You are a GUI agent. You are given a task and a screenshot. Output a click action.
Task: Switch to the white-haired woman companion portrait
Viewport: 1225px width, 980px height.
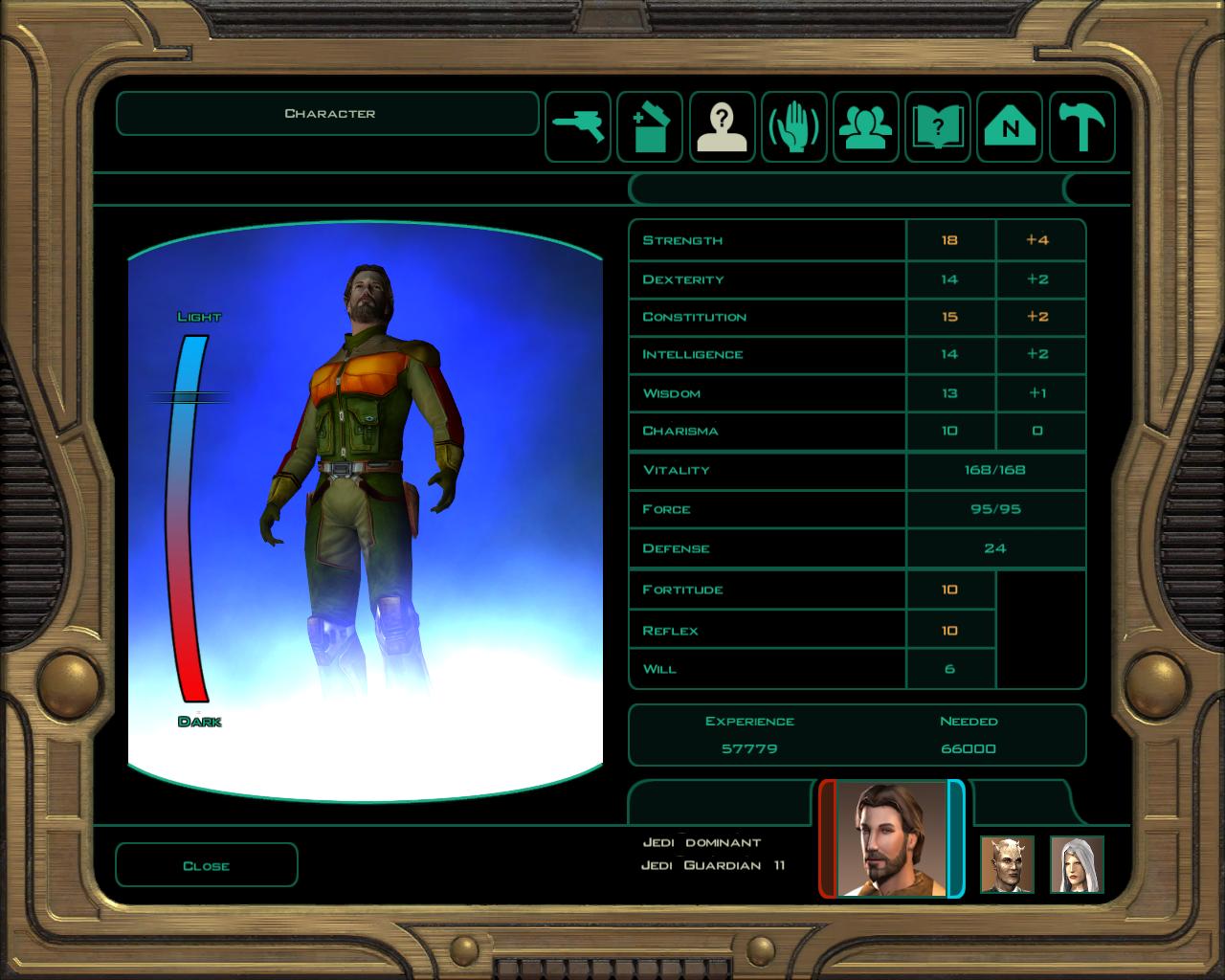click(1077, 864)
